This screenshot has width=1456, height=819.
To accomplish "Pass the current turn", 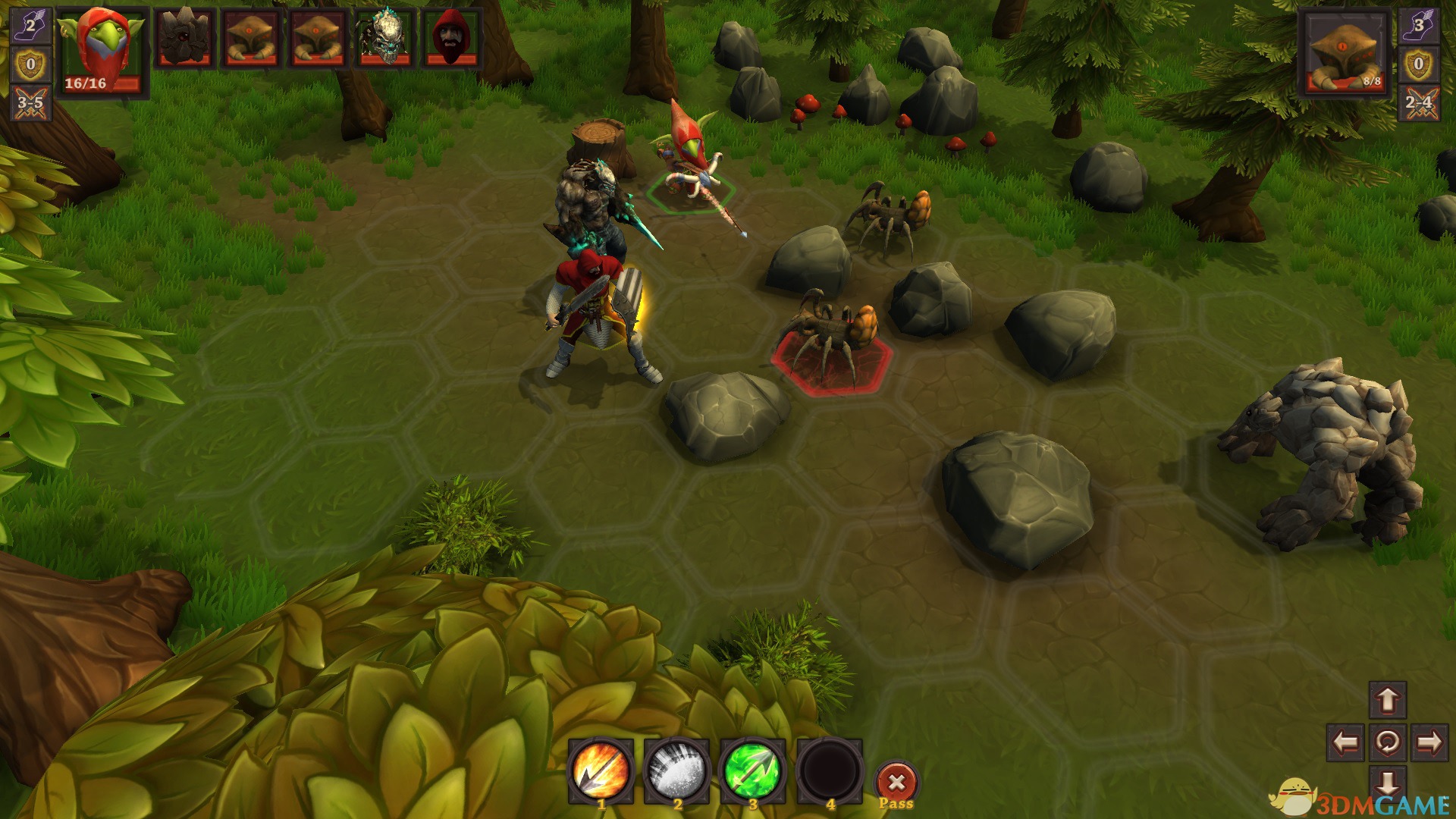I will (896, 783).
